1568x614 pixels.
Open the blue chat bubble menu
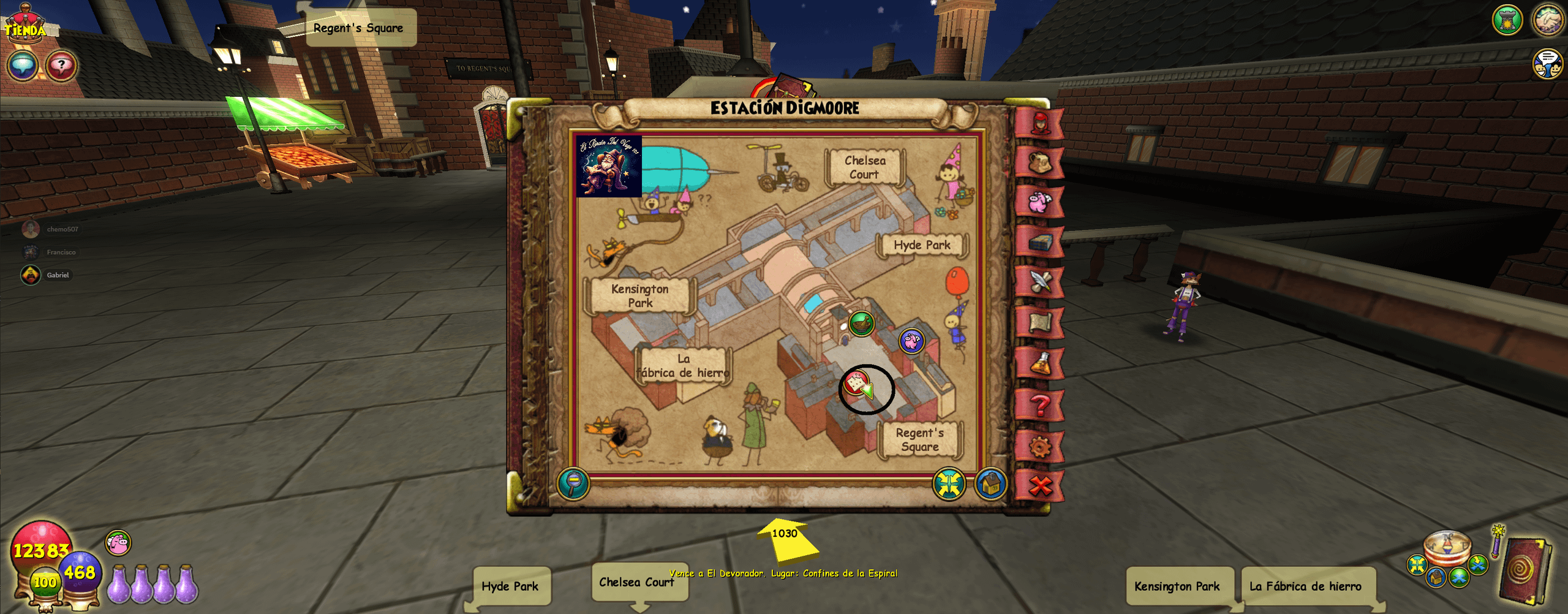click(x=23, y=66)
